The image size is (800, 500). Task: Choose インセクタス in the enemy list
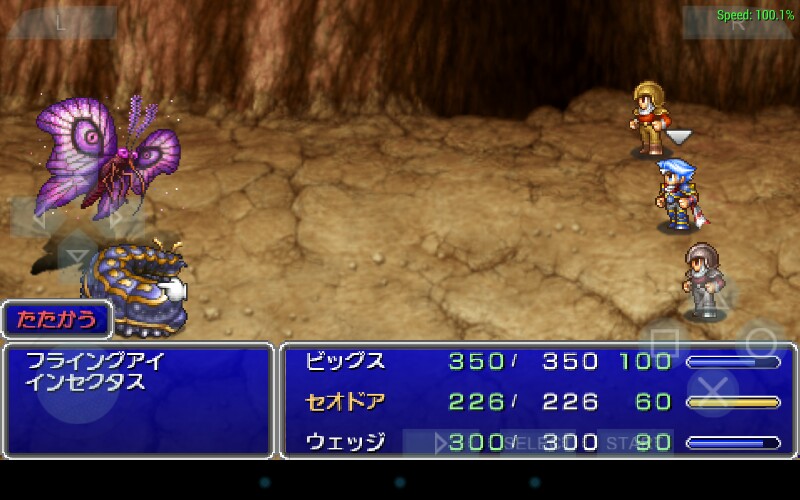click(86, 381)
